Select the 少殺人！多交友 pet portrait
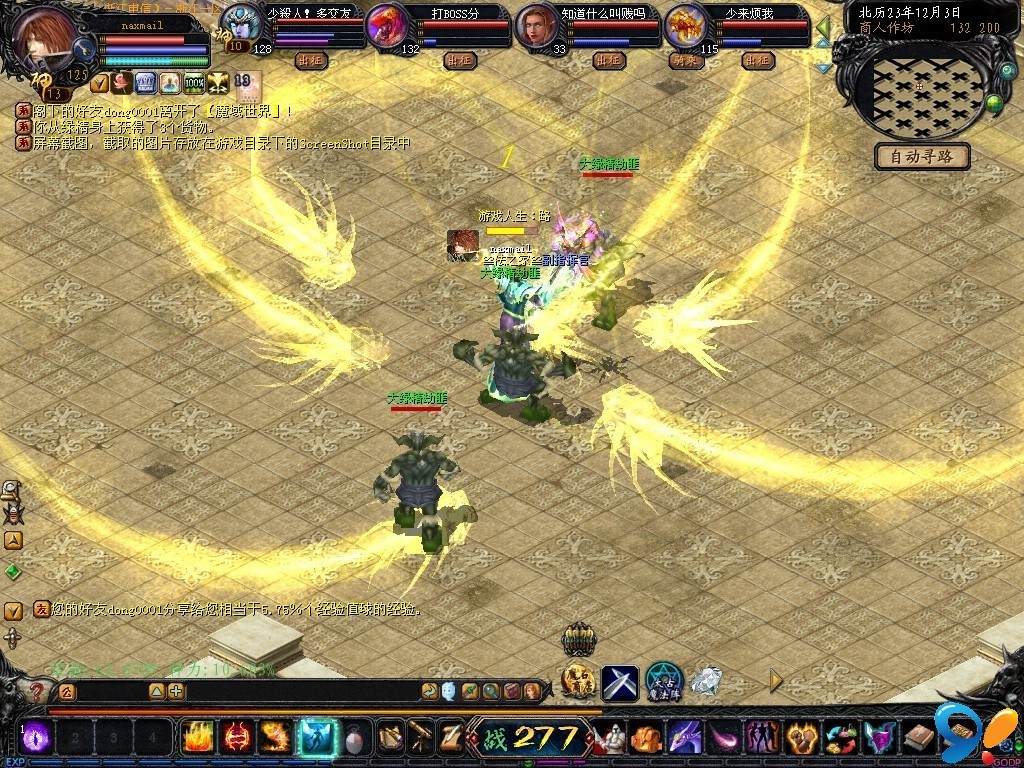This screenshot has width=1024, height=768. pyautogui.click(x=240, y=24)
